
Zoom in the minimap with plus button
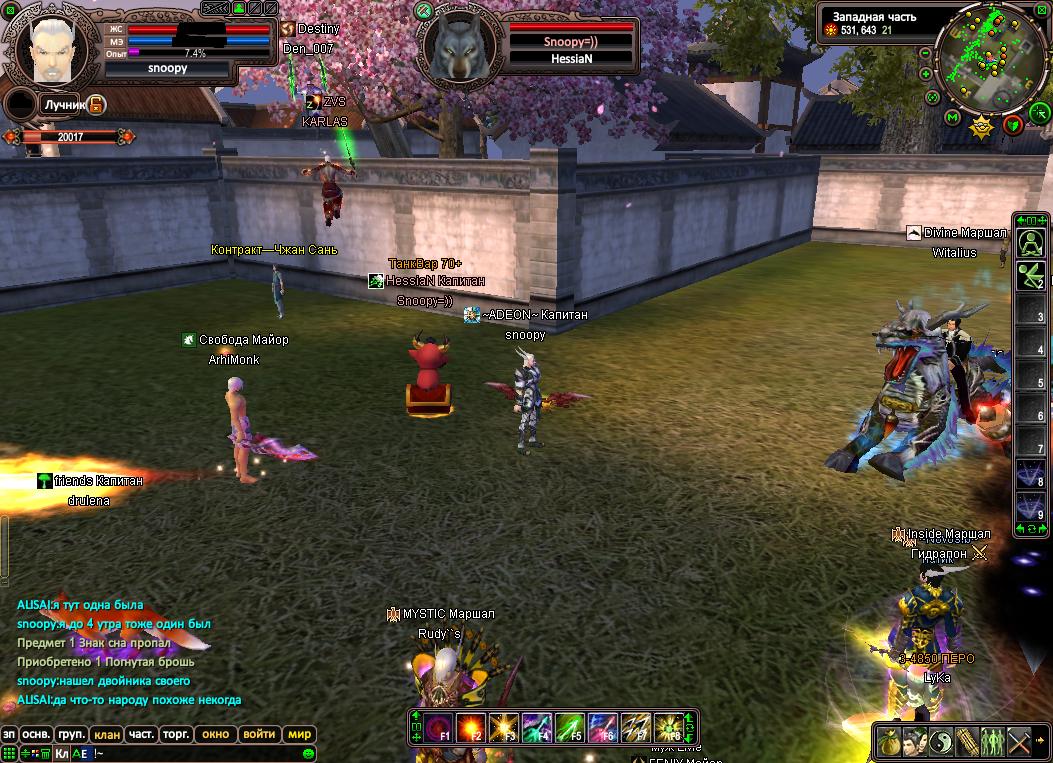click(926, 74)
